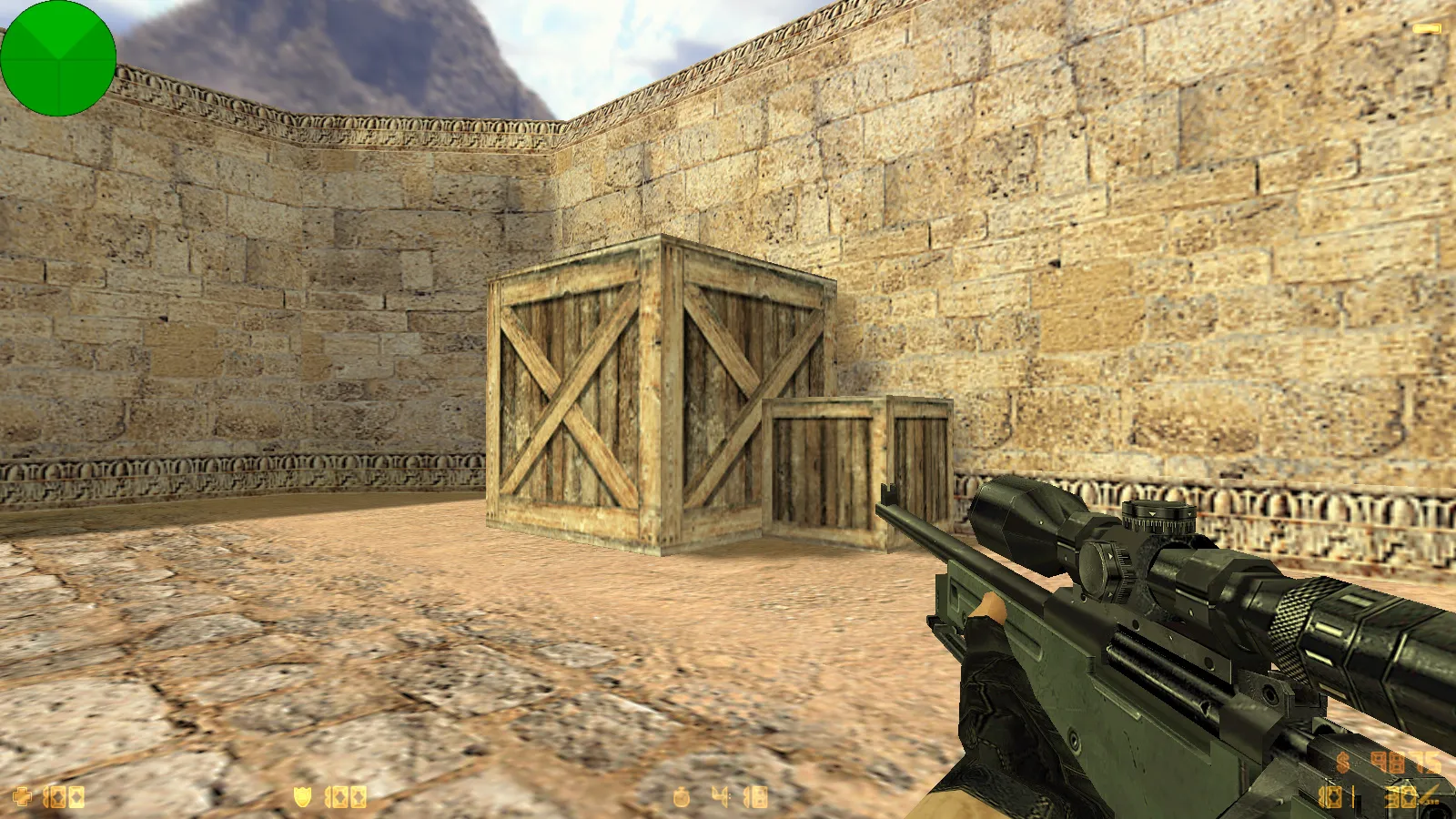Click the round-timer stopwatch icon
This screenshot has height=819, width=1456.
[x=682, y=797]
